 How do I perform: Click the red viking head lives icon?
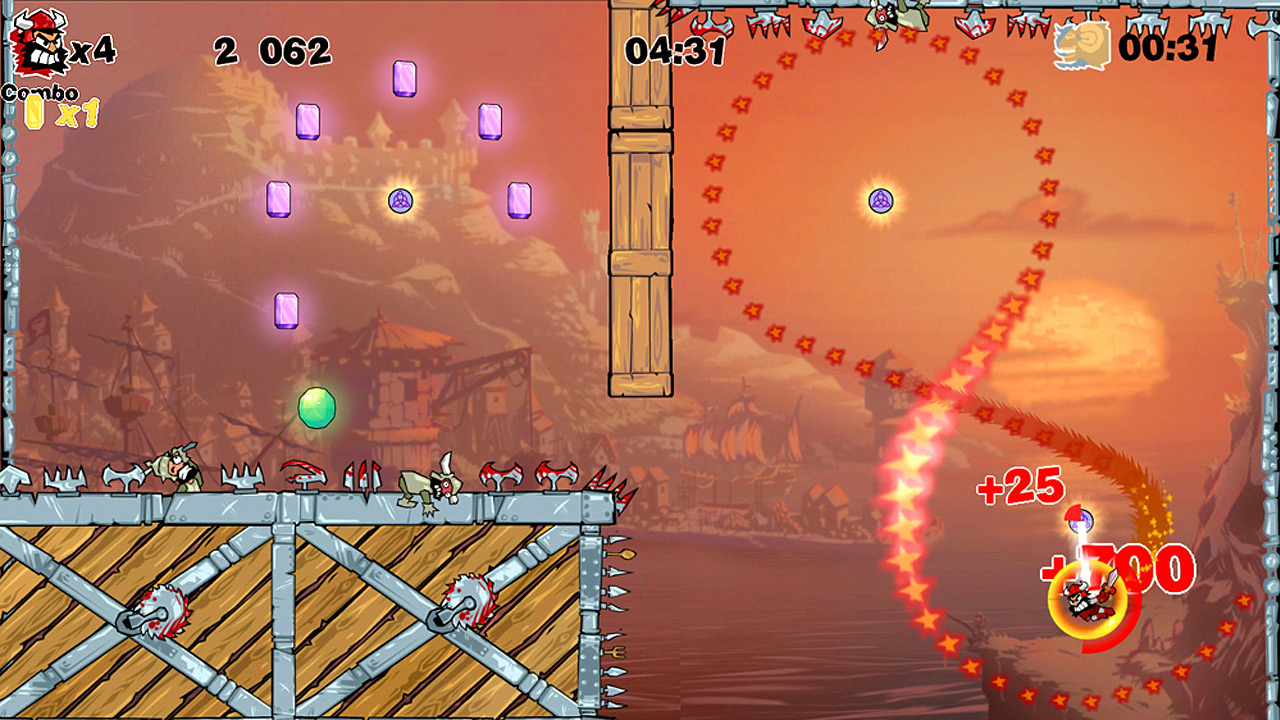37,42
